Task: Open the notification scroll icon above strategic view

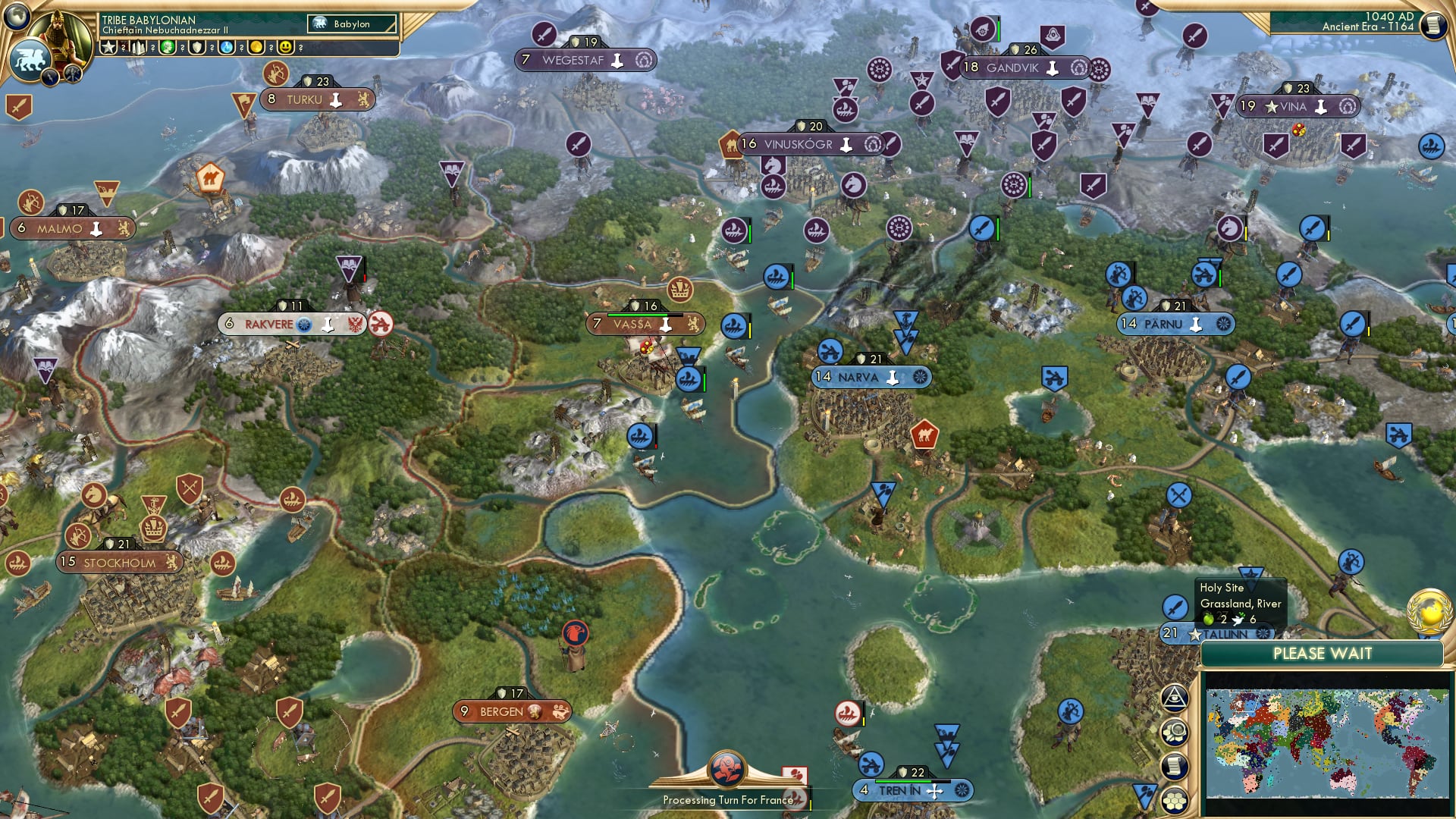Action: [1175, 764]
